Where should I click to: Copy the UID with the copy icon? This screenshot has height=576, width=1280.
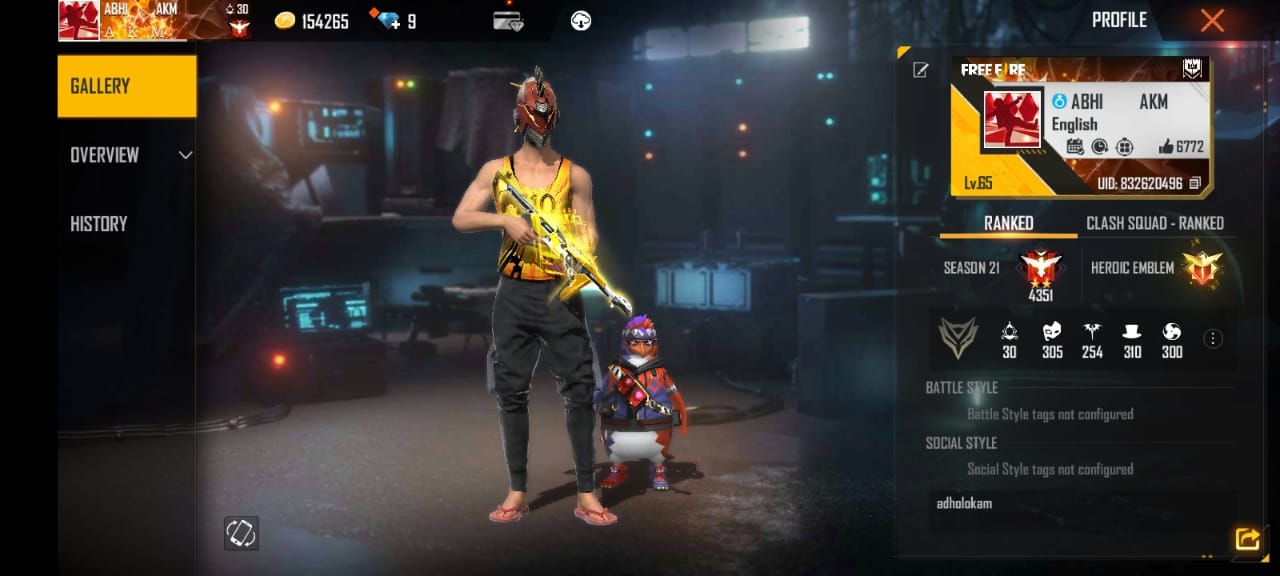[x=1196, y=184]
